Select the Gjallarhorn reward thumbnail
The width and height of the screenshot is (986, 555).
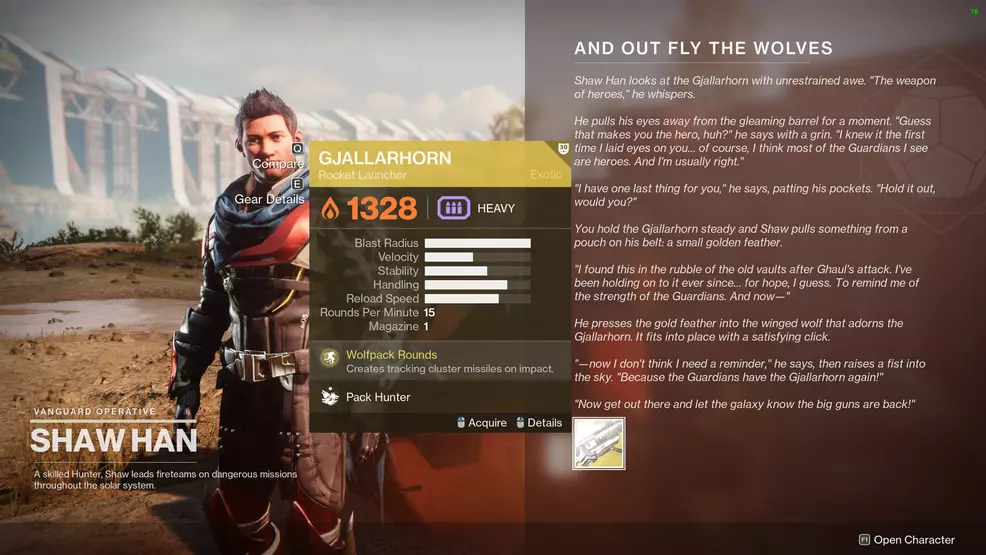[x=599, y=443]
